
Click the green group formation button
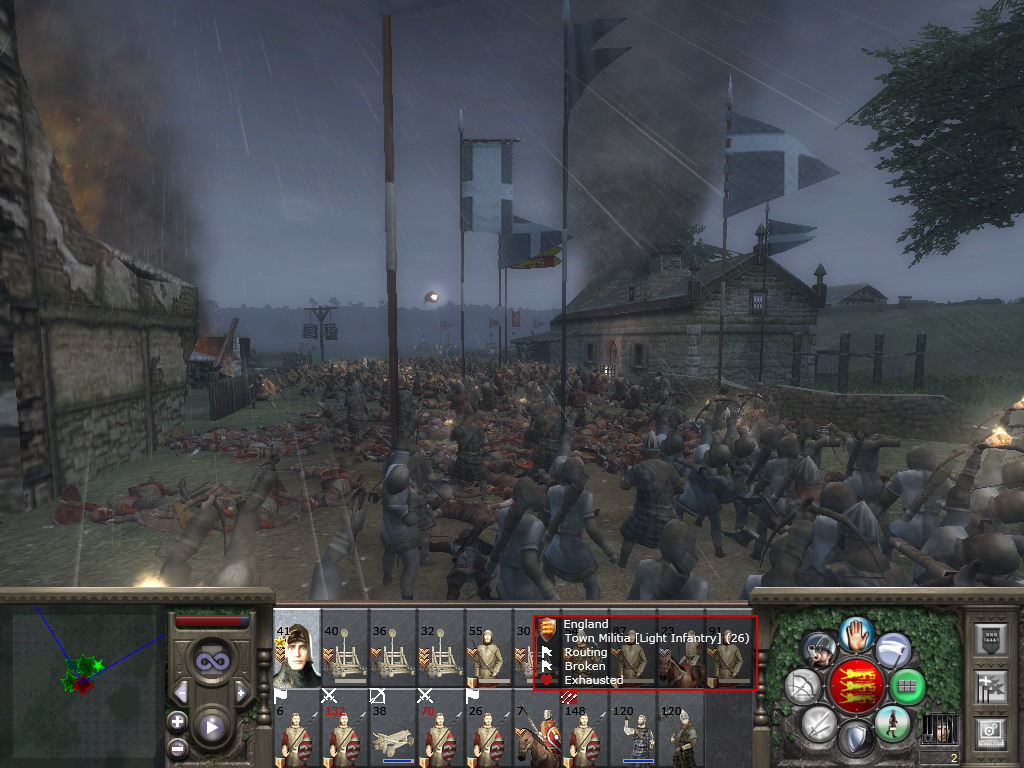[x=908, y=686]
